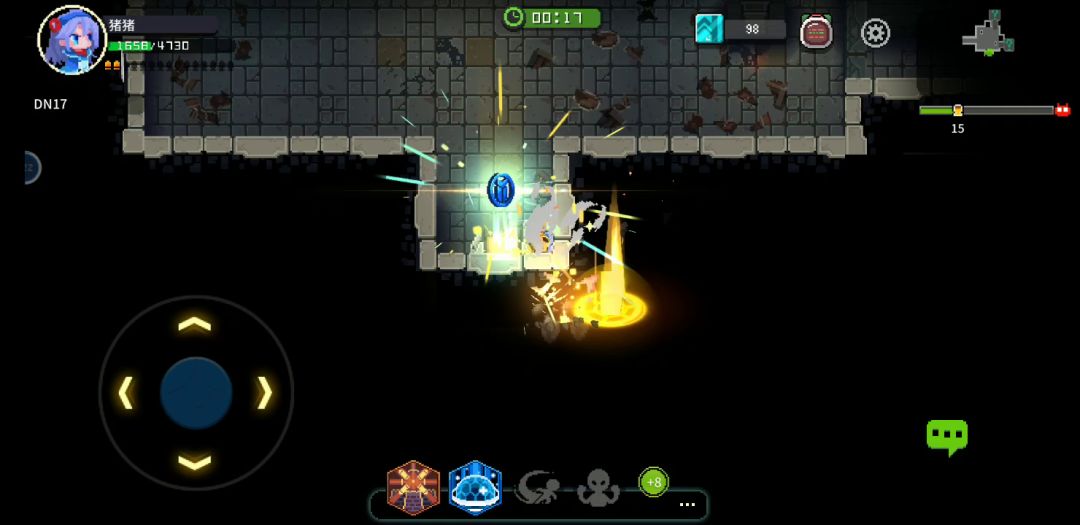
Task: Tap the joystick right arrow
Action: pos(264,393)
